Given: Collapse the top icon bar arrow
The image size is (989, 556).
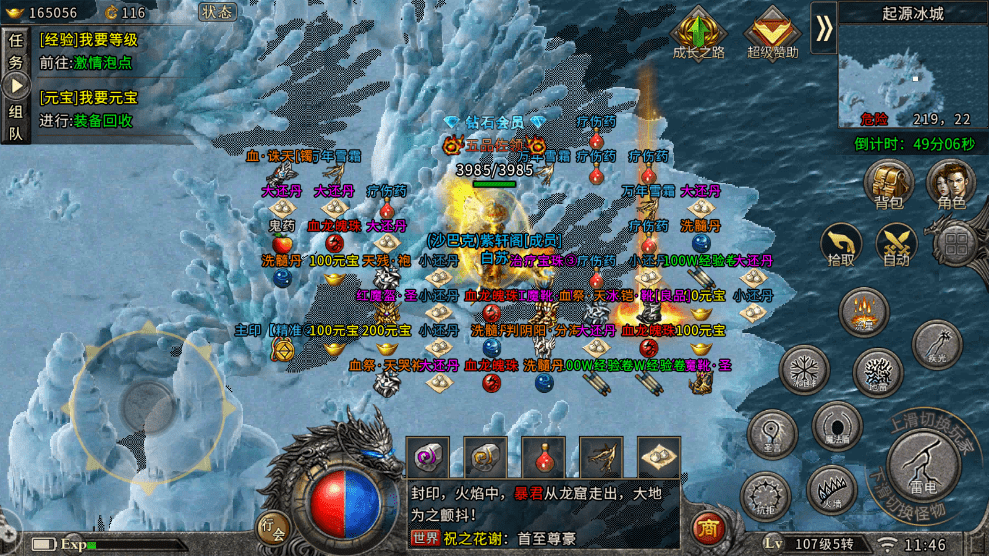Looking at the screenshot, I should (x=824, y=28).
